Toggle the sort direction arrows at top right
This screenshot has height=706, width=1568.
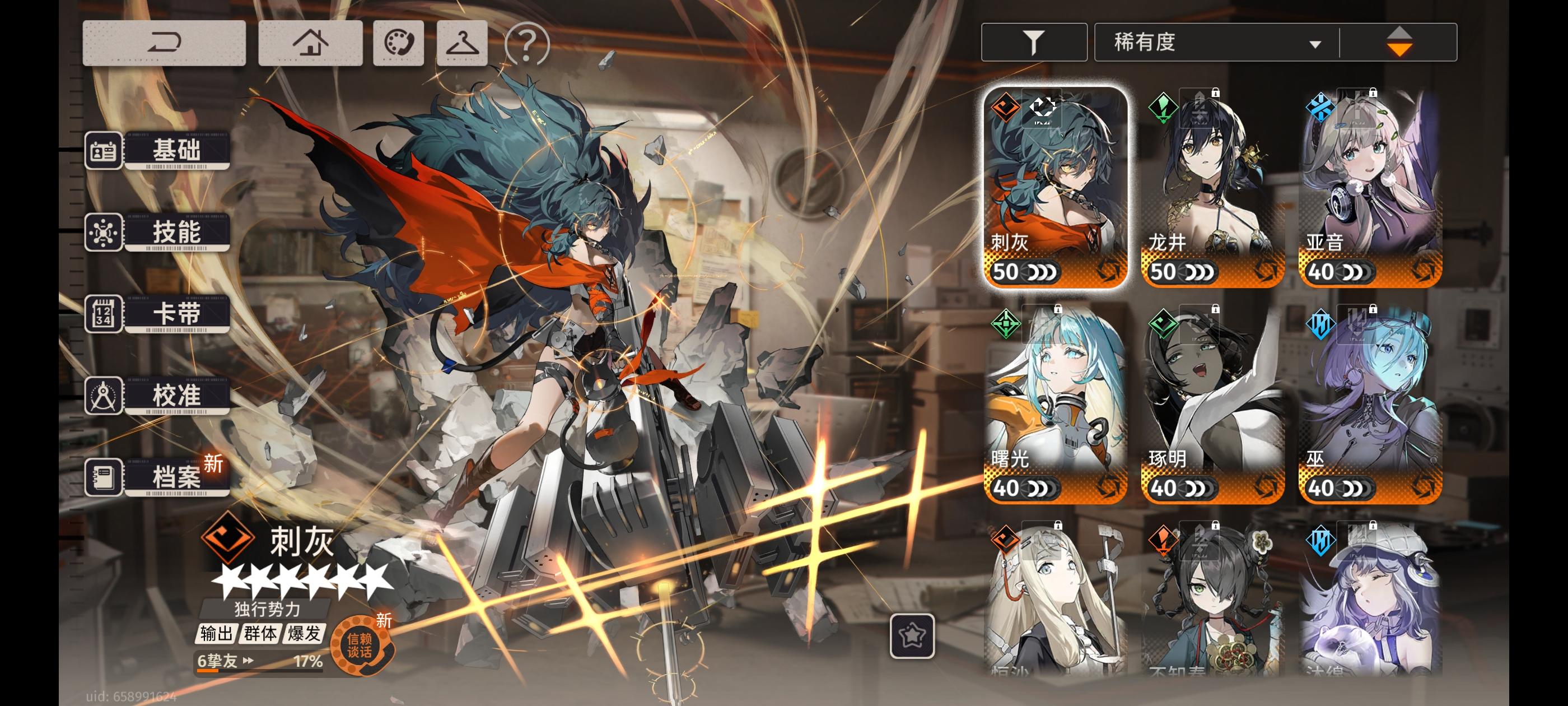[x=1399, y=43]
